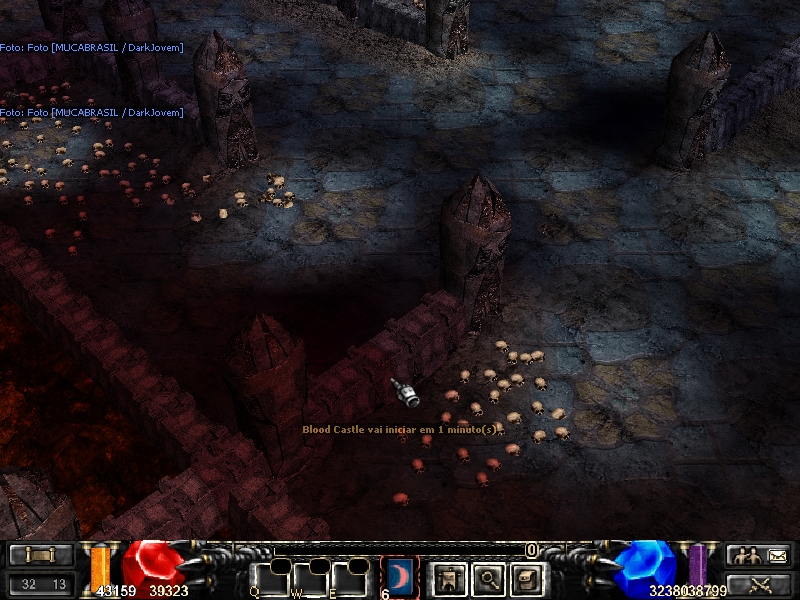Viewport: 800px width, 600px height.
Task: Click the crossed swords button
Action: pos(759,584)
